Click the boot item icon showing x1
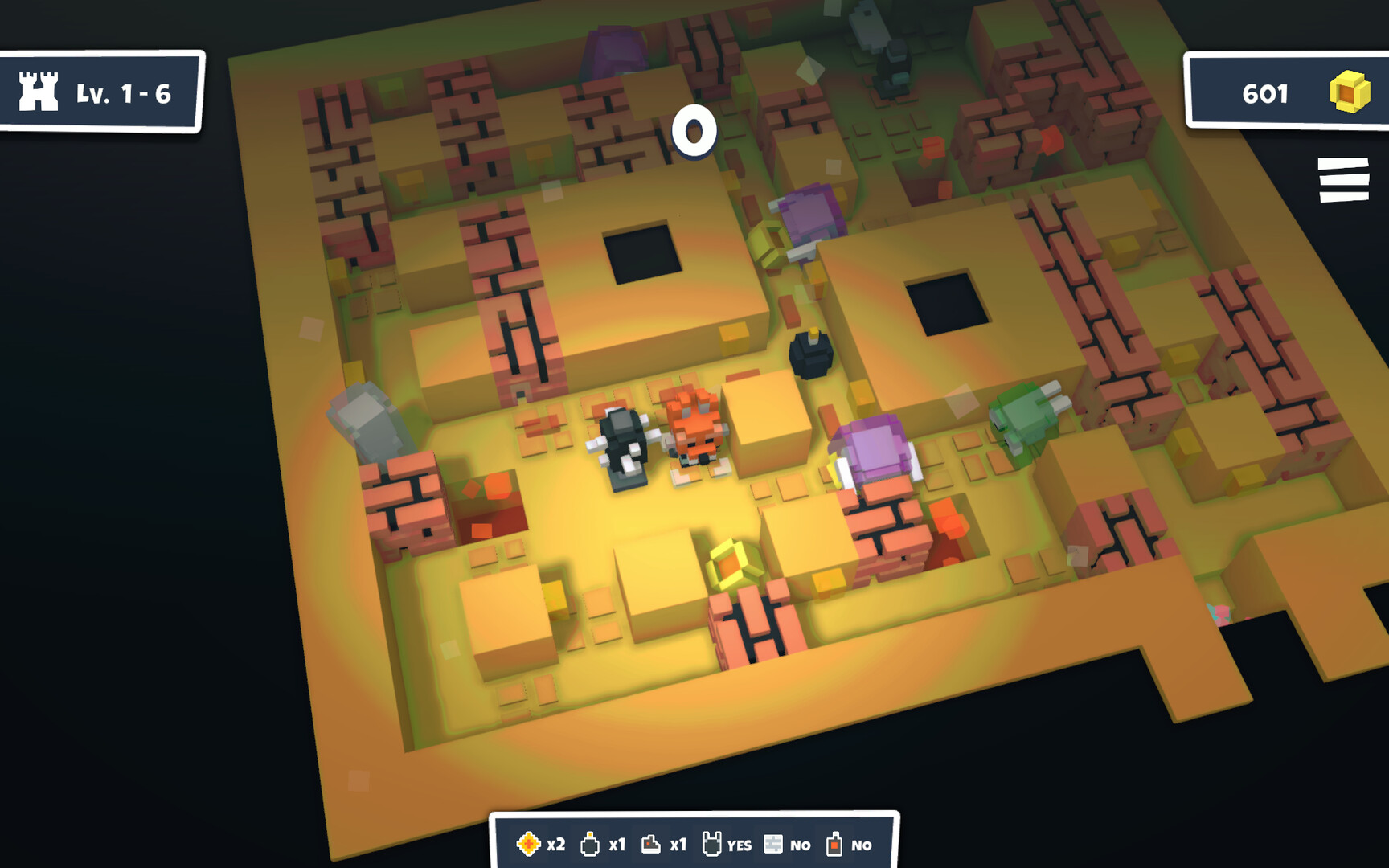Viewport: 1389px width, 868px height. pyautogui.click(x=651, y=845)
